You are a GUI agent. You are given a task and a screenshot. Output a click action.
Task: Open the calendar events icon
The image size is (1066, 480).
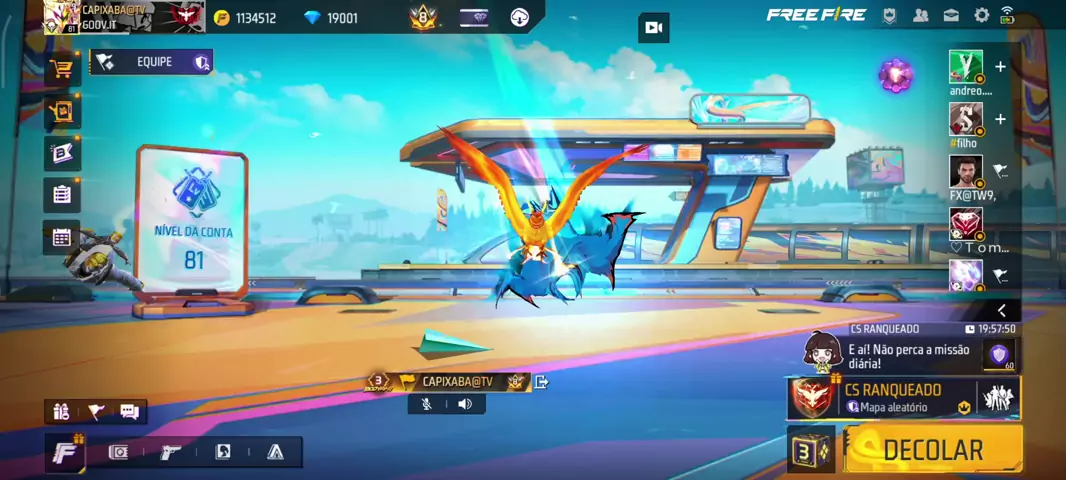tap(62, 237)
